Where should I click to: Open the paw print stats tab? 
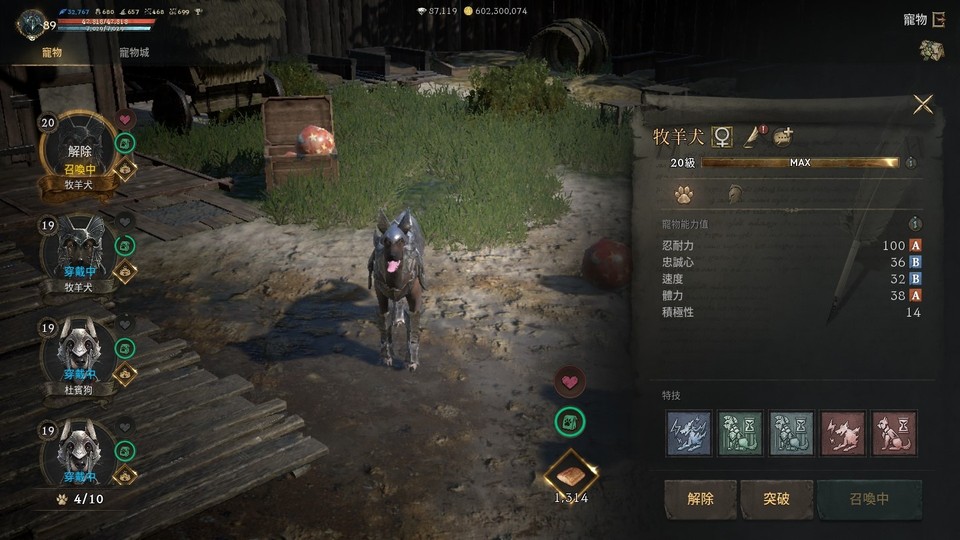[x=684, y=194]
